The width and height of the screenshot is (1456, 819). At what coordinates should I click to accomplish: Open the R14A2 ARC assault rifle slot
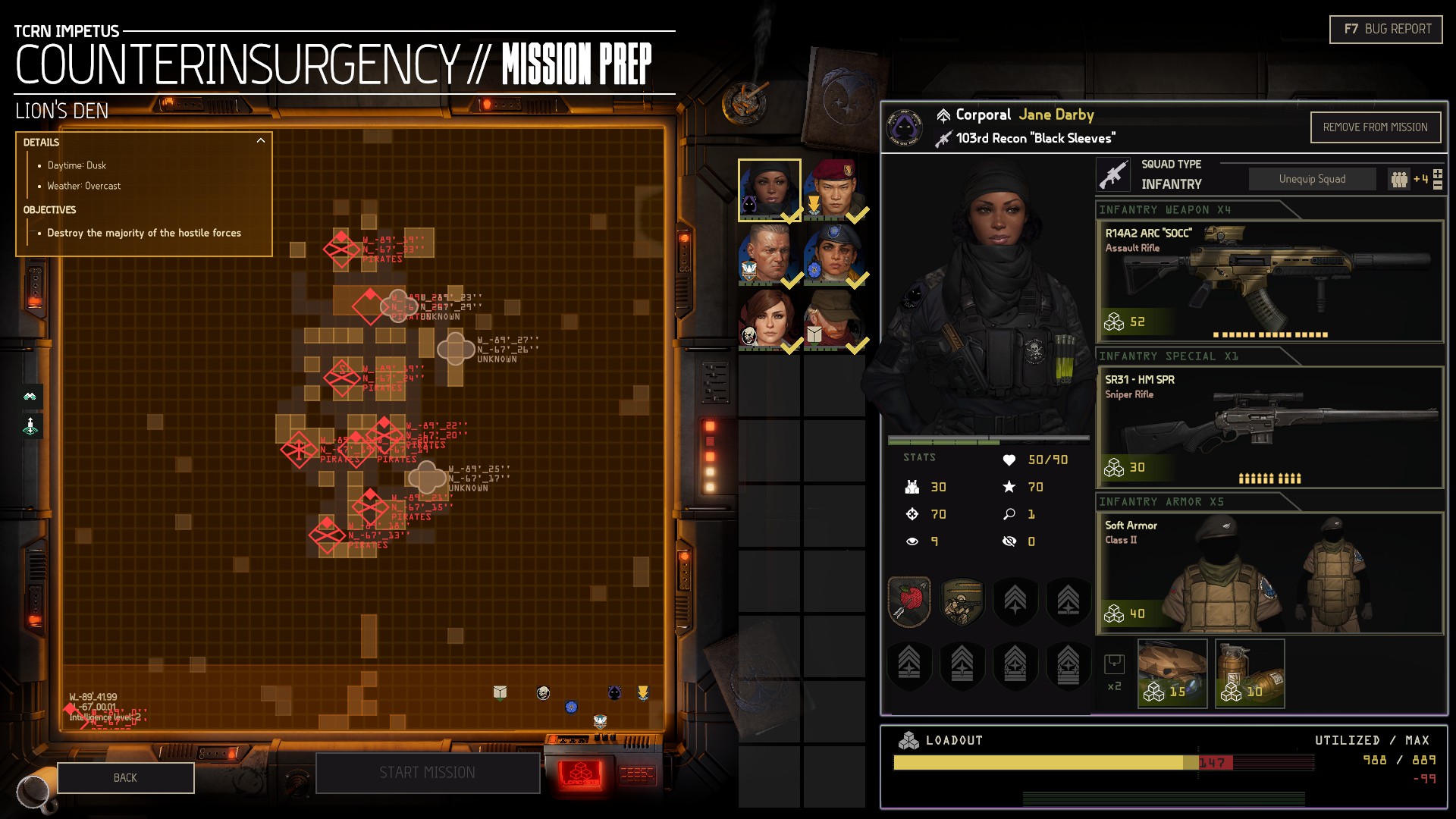coord(1269,281)
